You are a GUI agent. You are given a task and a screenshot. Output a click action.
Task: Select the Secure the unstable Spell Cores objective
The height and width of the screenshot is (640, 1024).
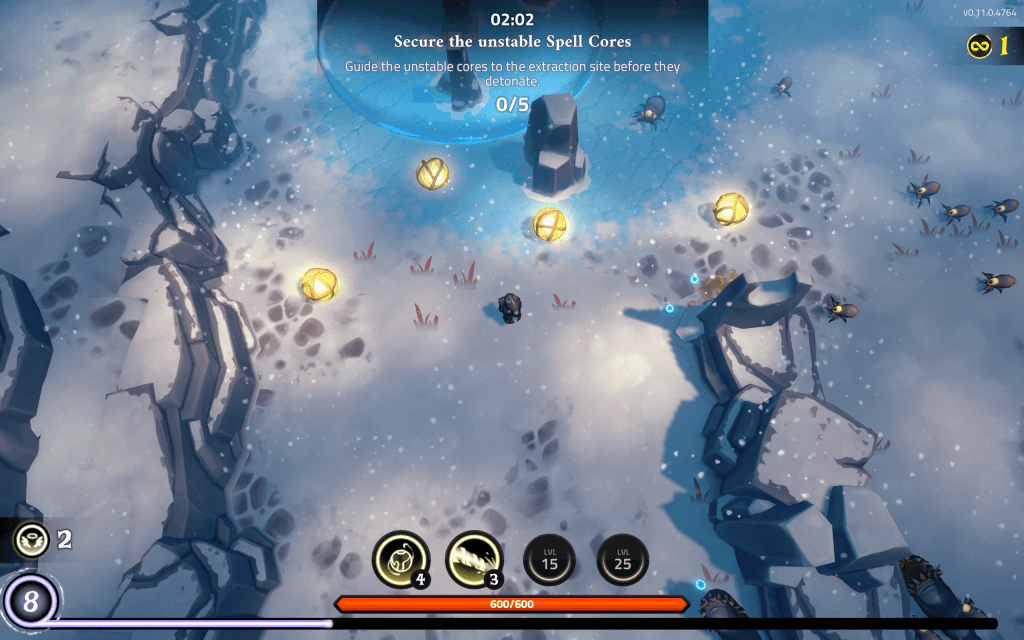pos(512,42)
